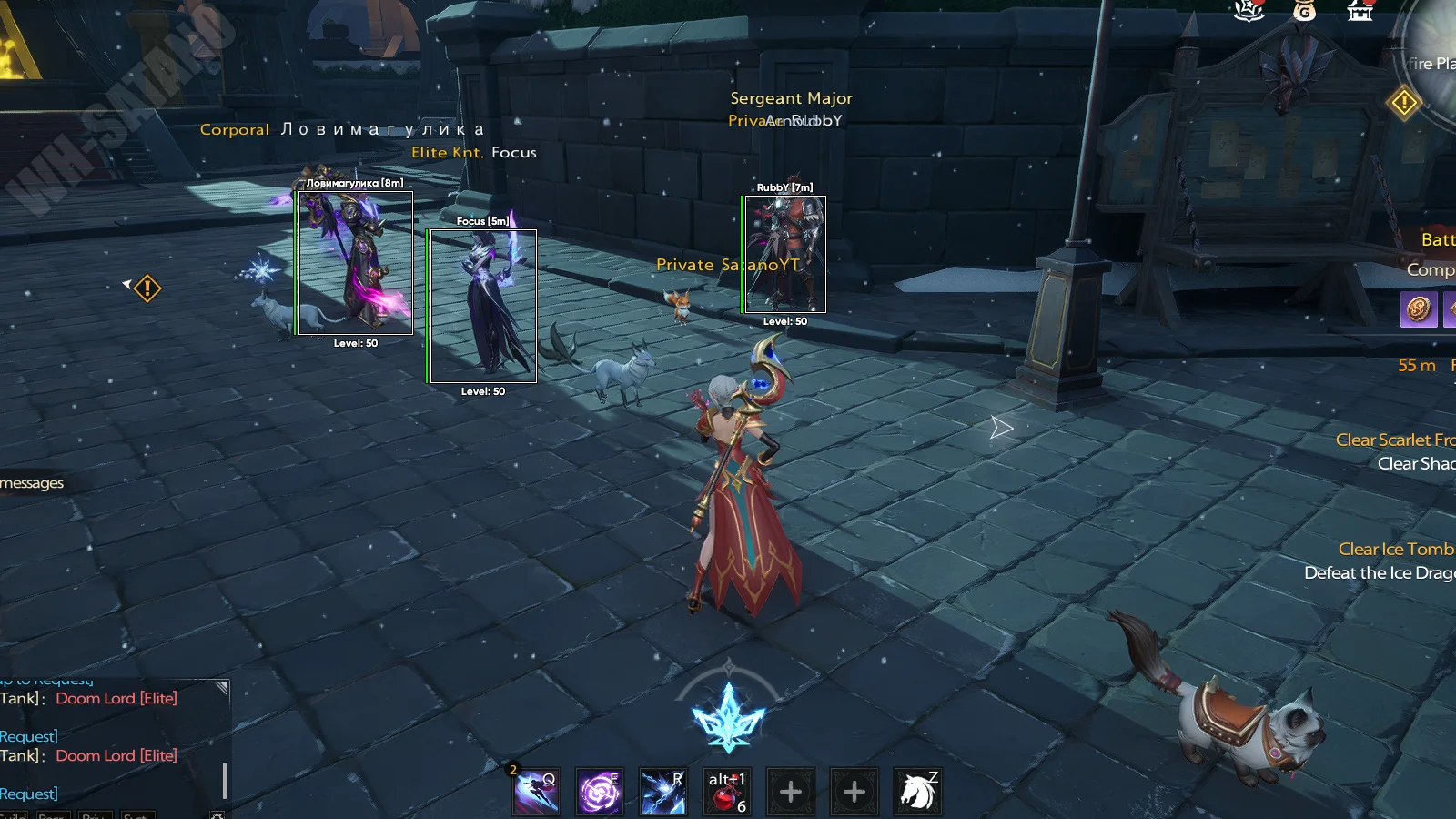
Task: Drink the red health potion
Action: (726, 792)
